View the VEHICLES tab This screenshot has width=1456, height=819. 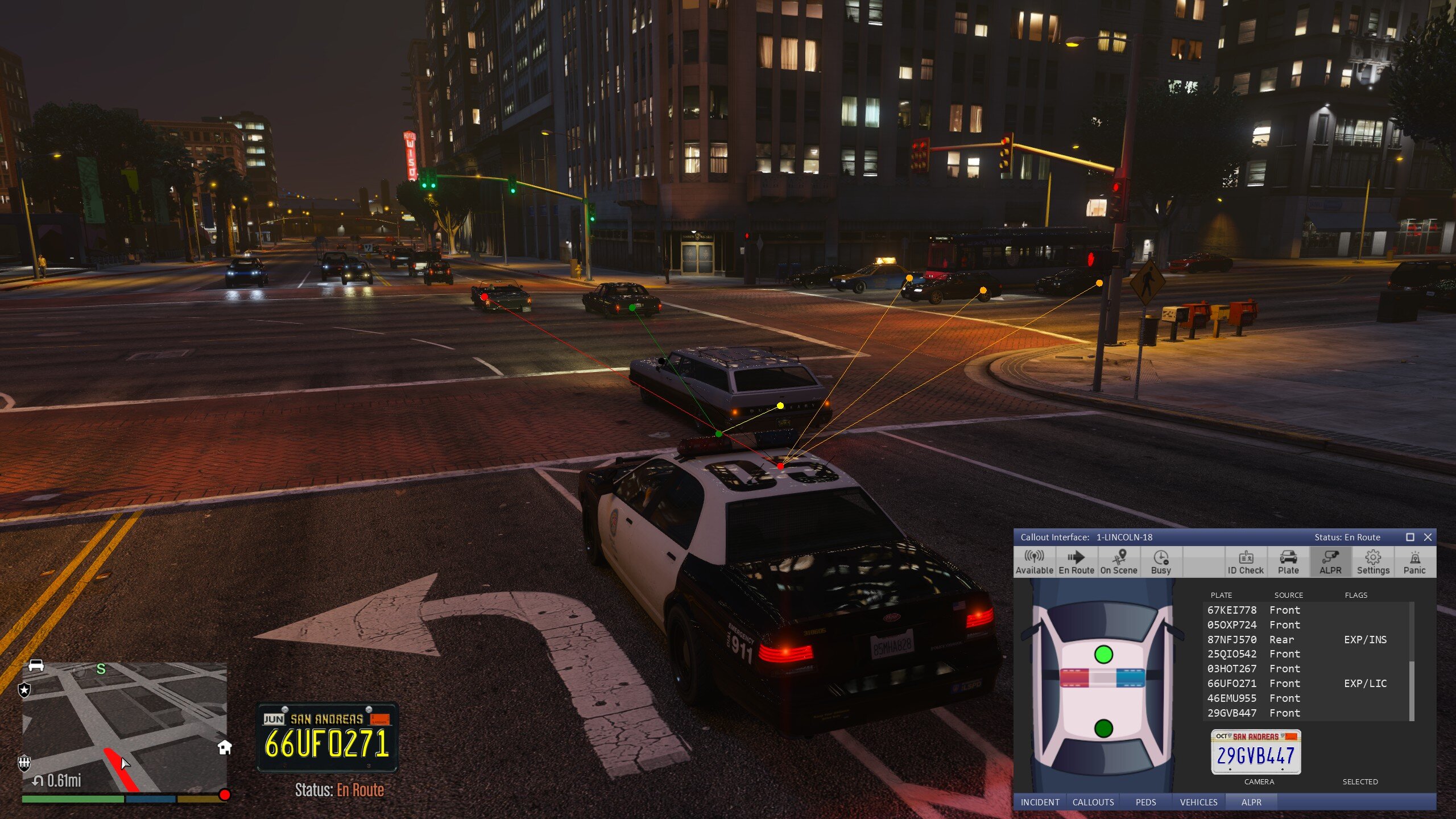1198,802
